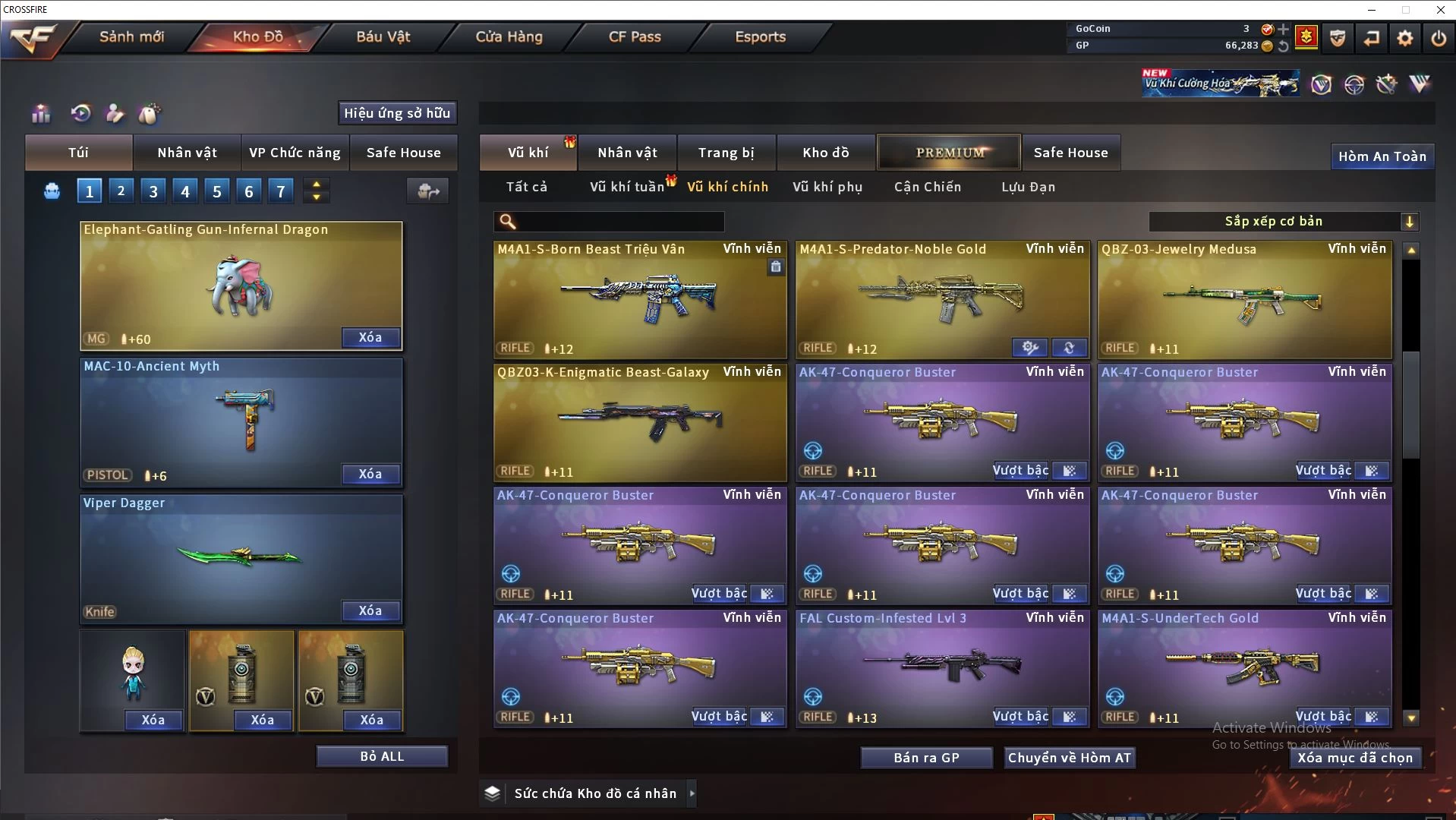Screen dimensions: 1456x820
Task: Select the PREMIUM storage tab
Action: tap(949, 153)
